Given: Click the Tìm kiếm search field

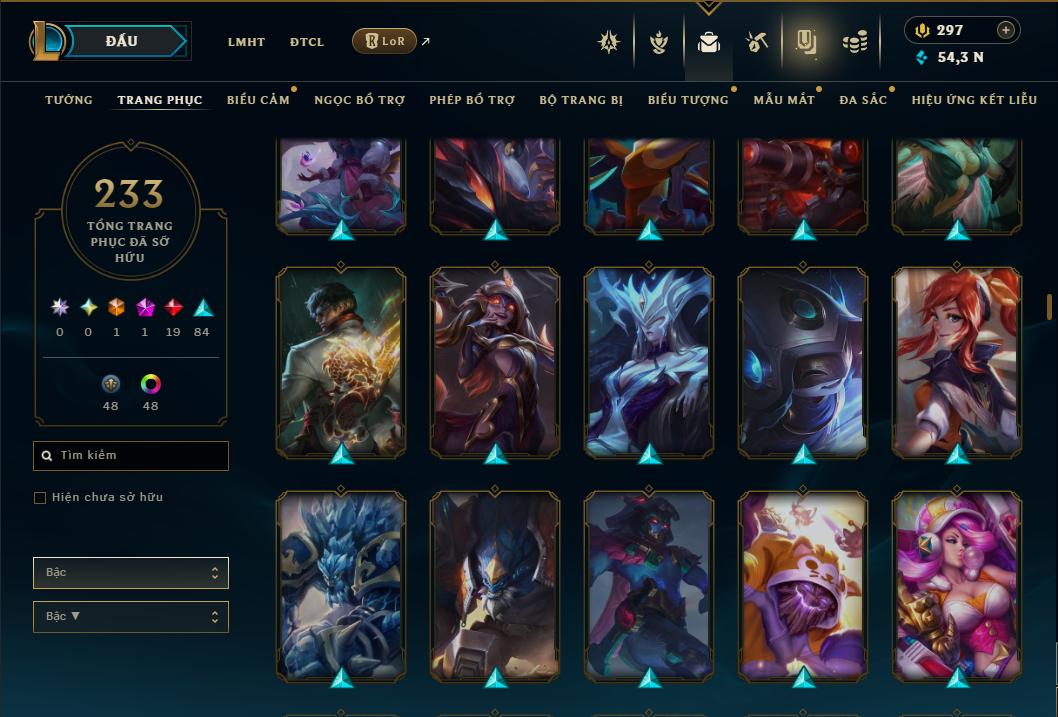Looking at the screenshot, I should point(131,456).
